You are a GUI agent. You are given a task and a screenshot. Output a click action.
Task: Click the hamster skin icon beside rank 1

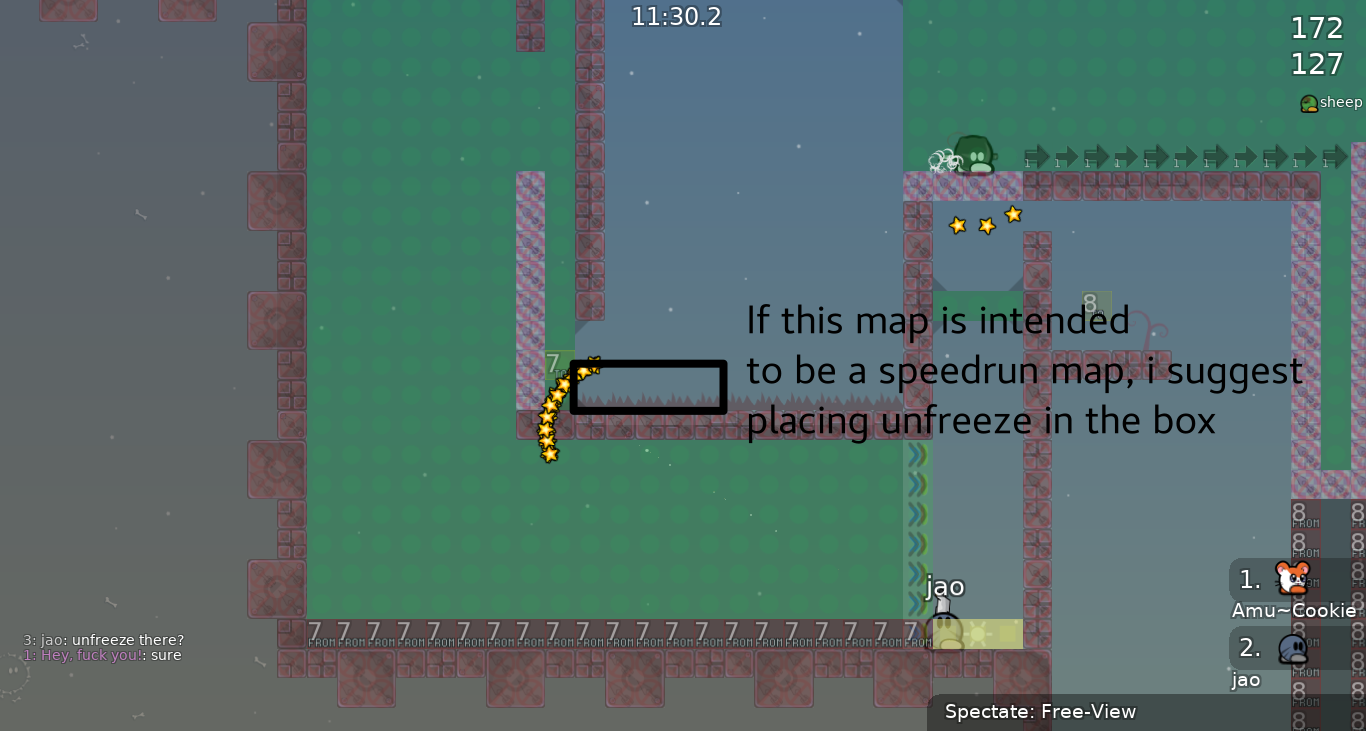(x=1292, y=578)
